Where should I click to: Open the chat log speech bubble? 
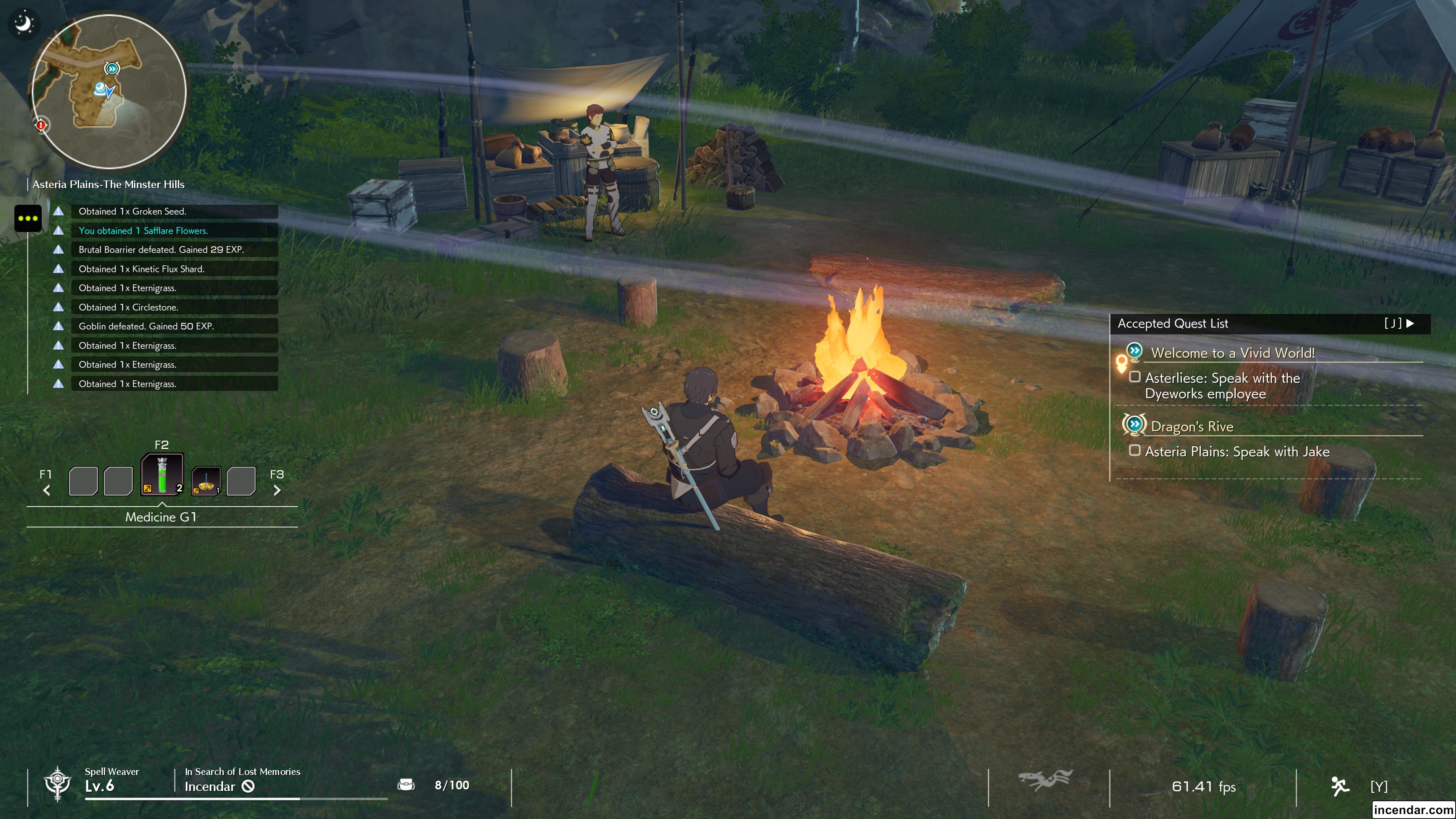pos(28,218)
